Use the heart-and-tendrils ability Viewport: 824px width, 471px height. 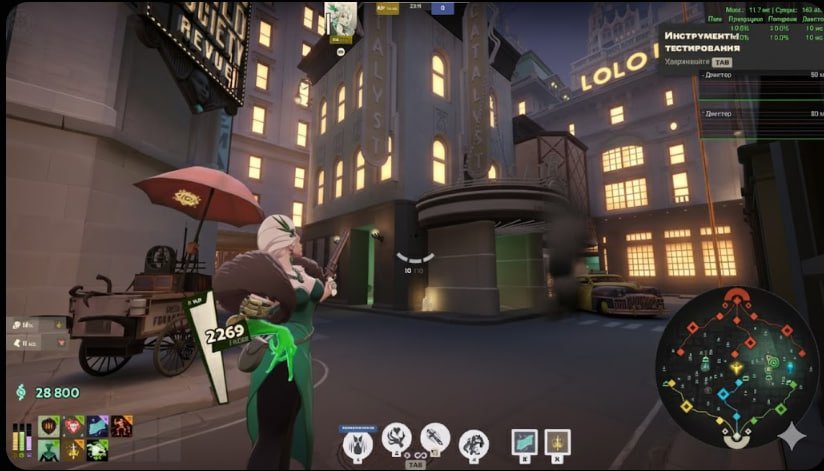(396, 438)
